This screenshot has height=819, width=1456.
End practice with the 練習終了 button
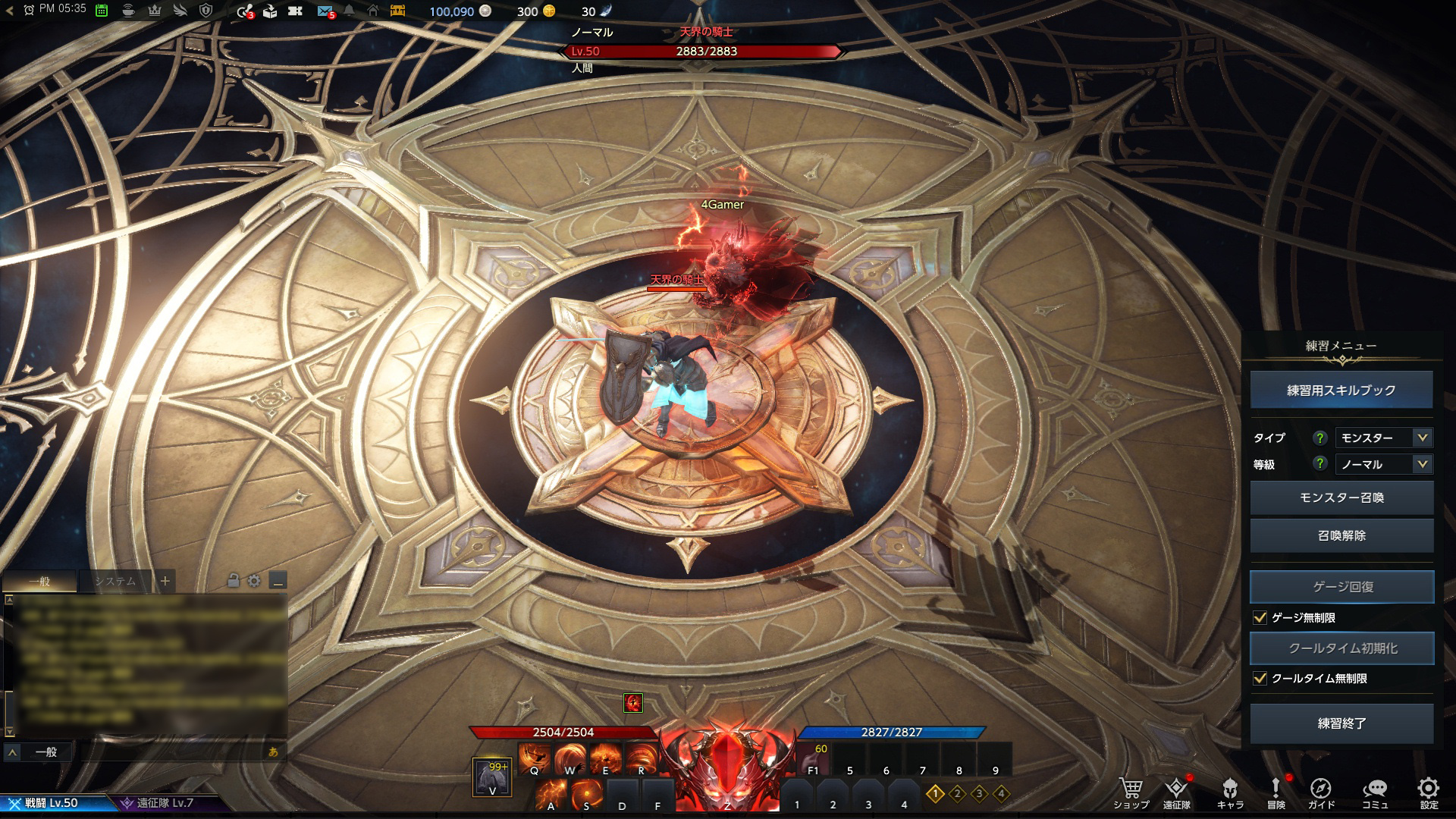pos(1341,723)
